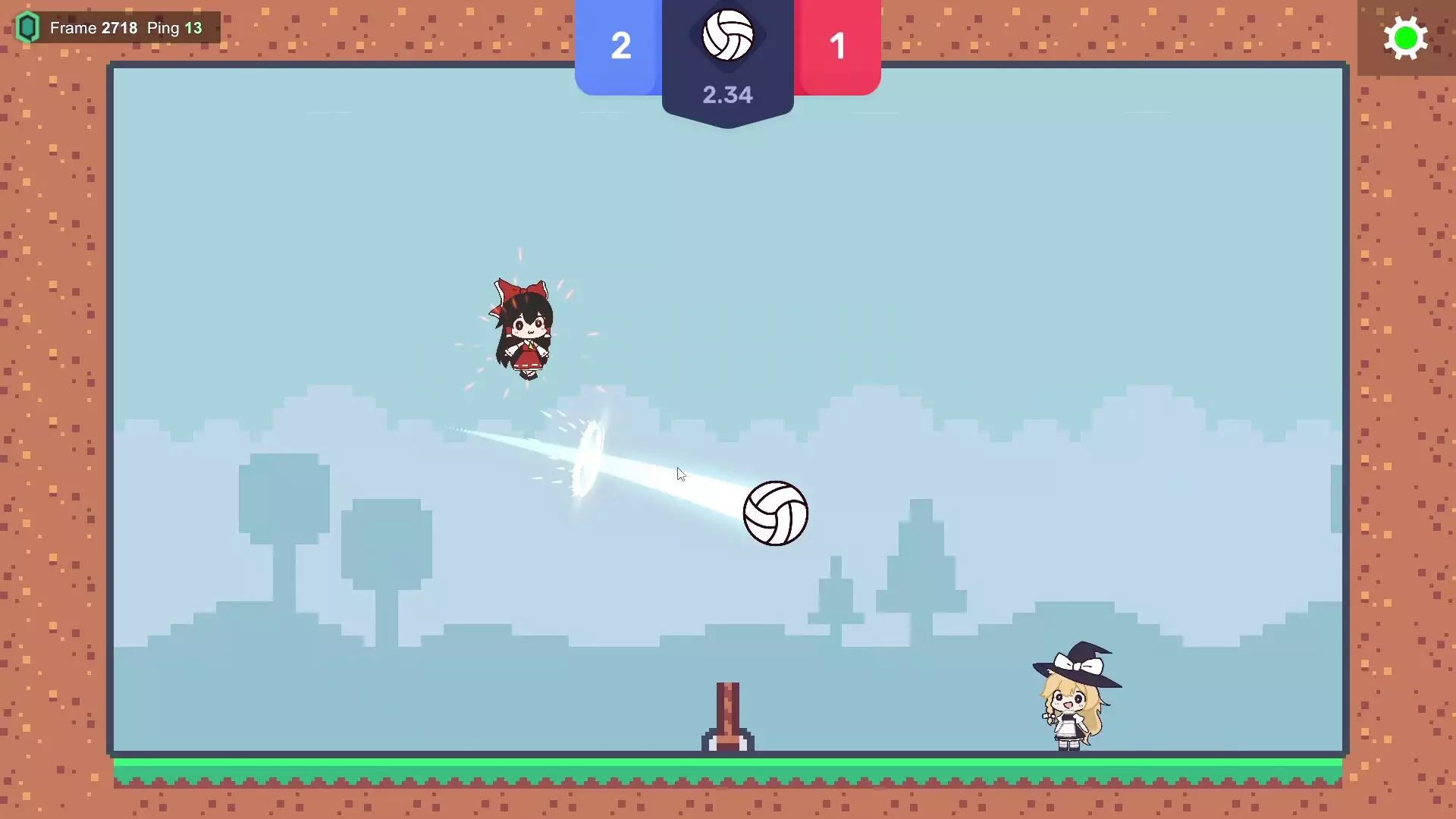
Task: Toggle the Frame counter display
Action: (95, 27)
